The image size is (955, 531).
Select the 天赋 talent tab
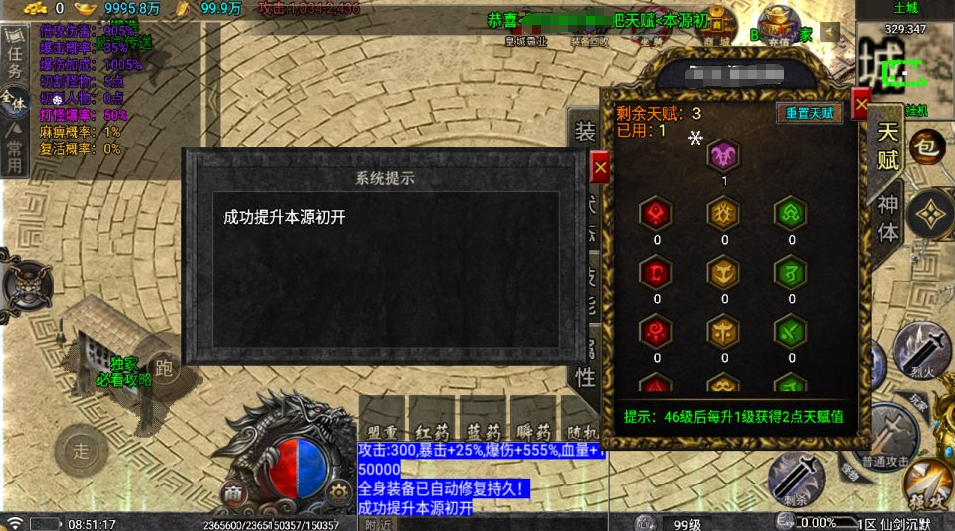888,147
